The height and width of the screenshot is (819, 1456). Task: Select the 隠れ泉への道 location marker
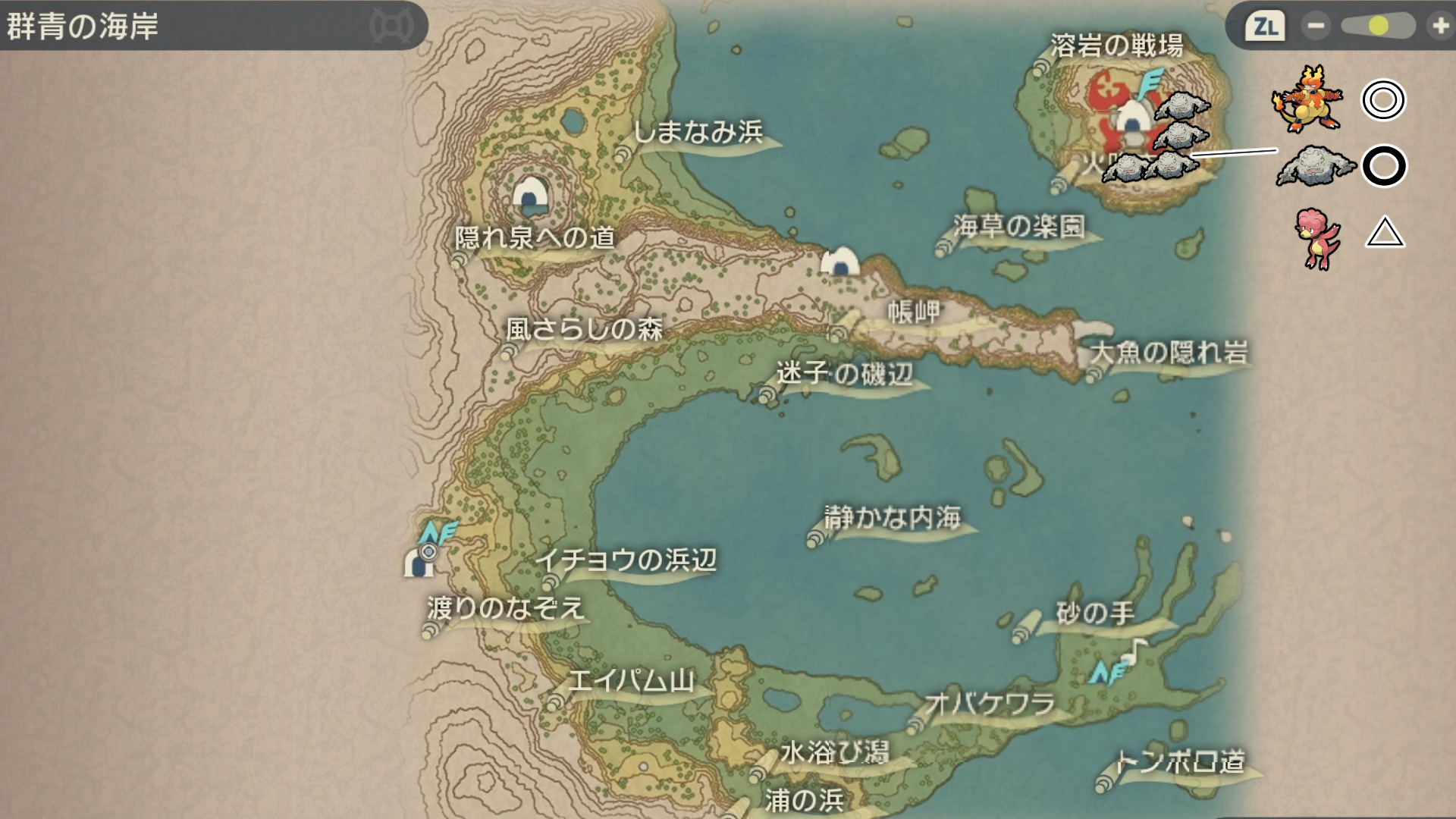click(535, 238)
